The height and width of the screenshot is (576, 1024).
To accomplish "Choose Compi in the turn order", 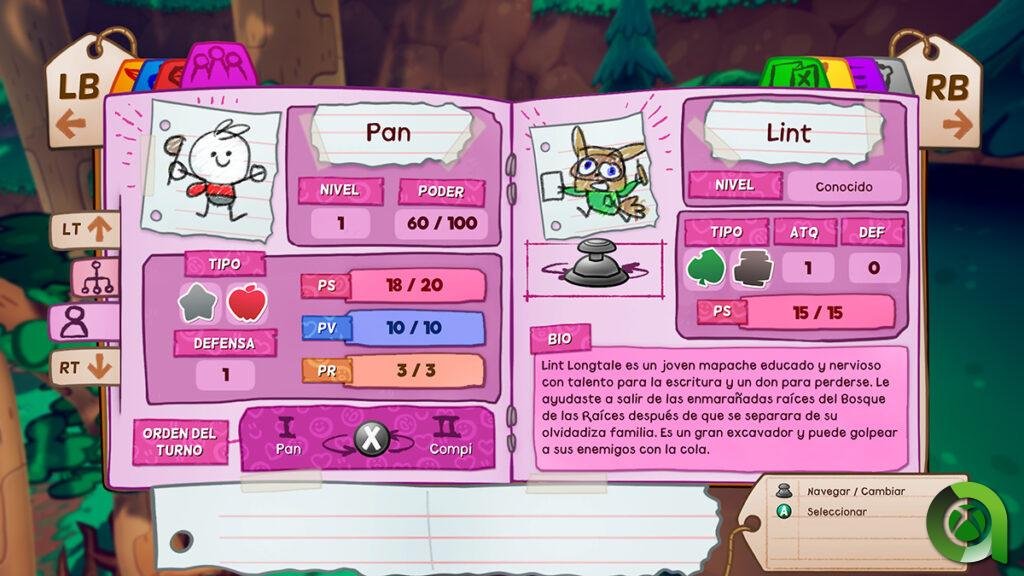I will (450, 438).
